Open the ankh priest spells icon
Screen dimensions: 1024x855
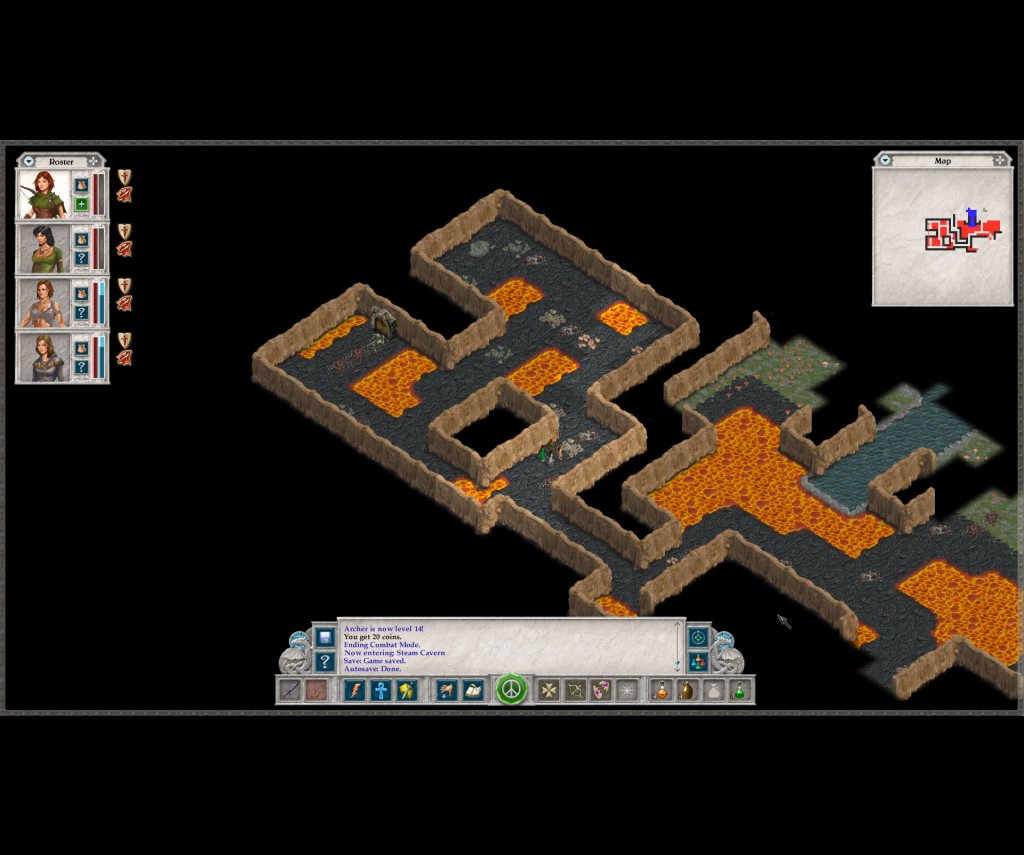tap(380, 690)
